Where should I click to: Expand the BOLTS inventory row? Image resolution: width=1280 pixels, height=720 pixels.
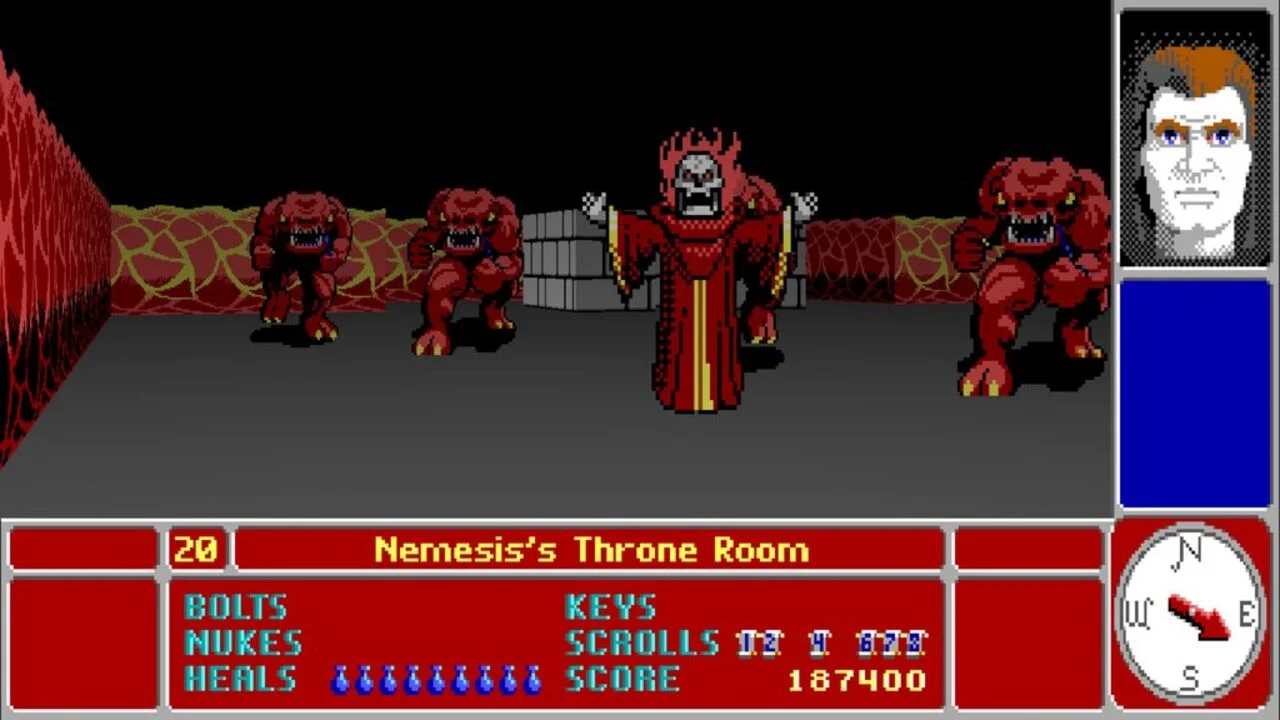click(236, 607)
